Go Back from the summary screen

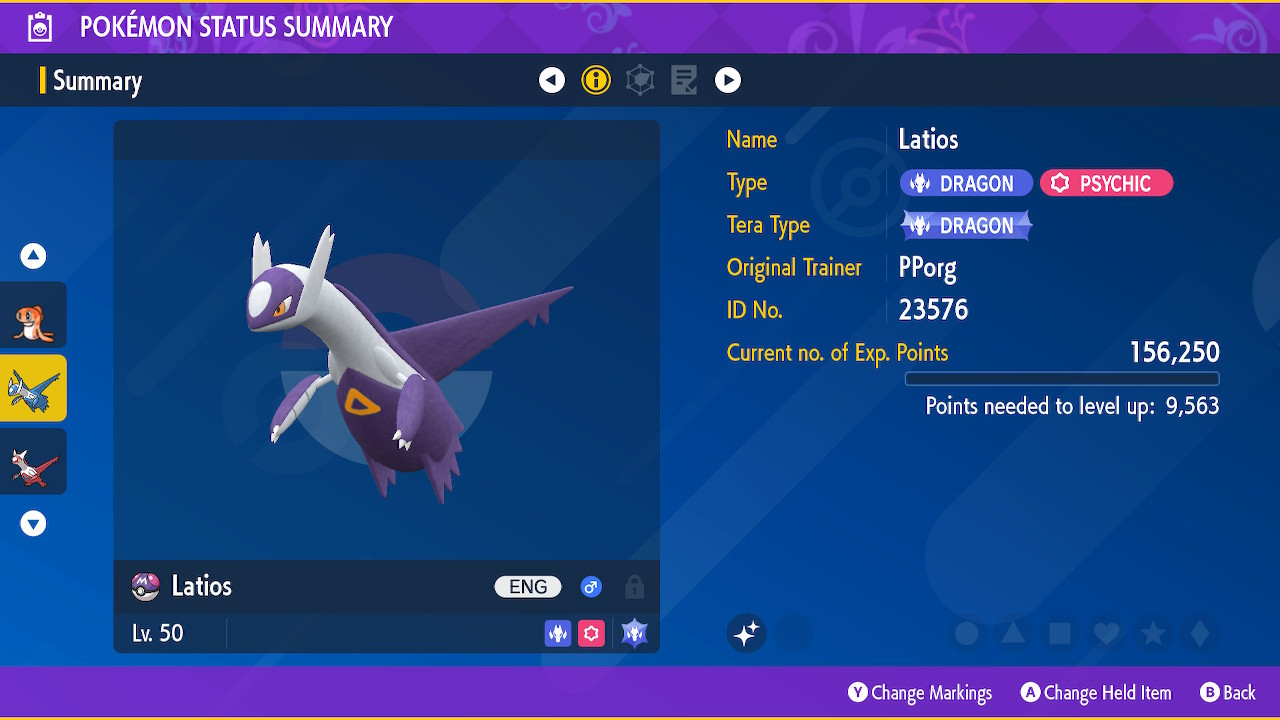tap(1228, 693)
